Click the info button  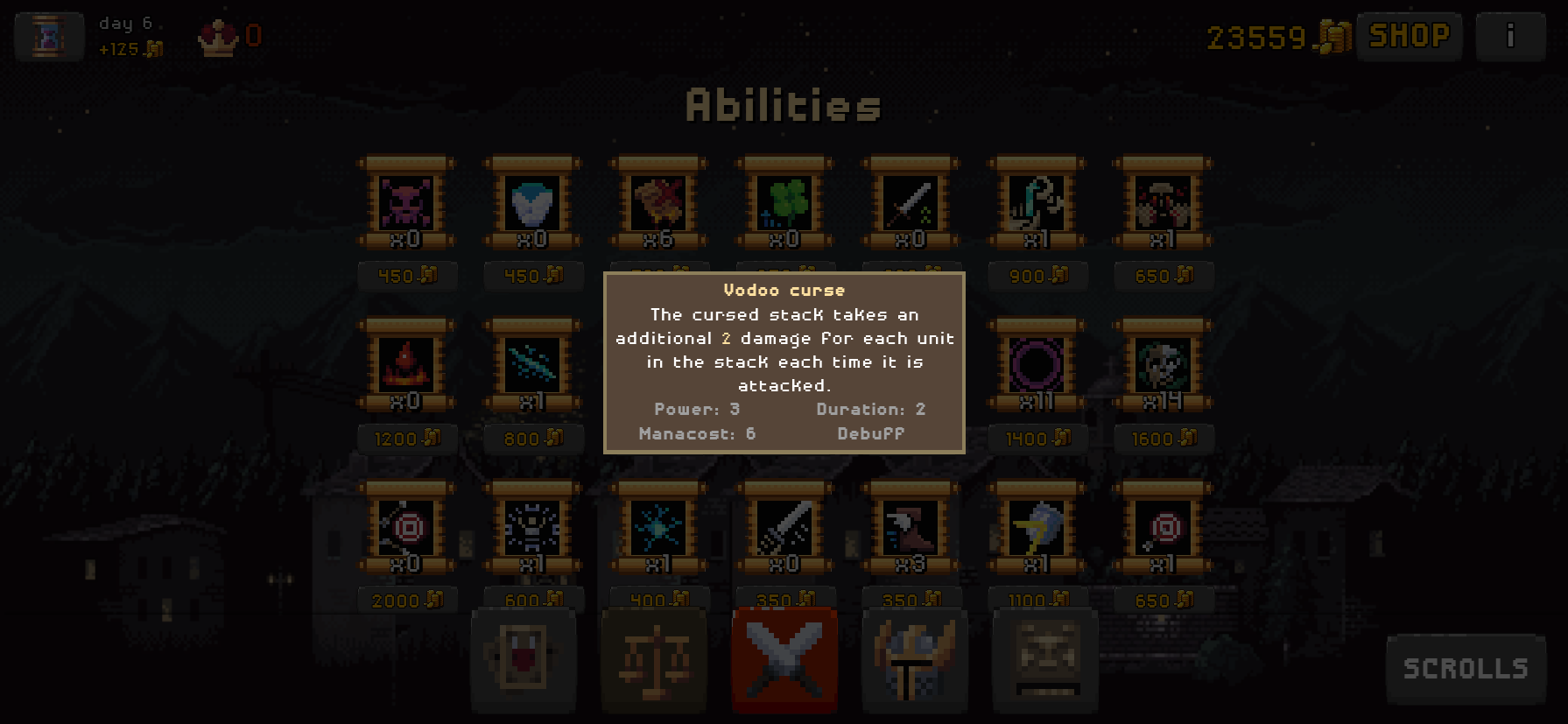tap(1510, 36)
